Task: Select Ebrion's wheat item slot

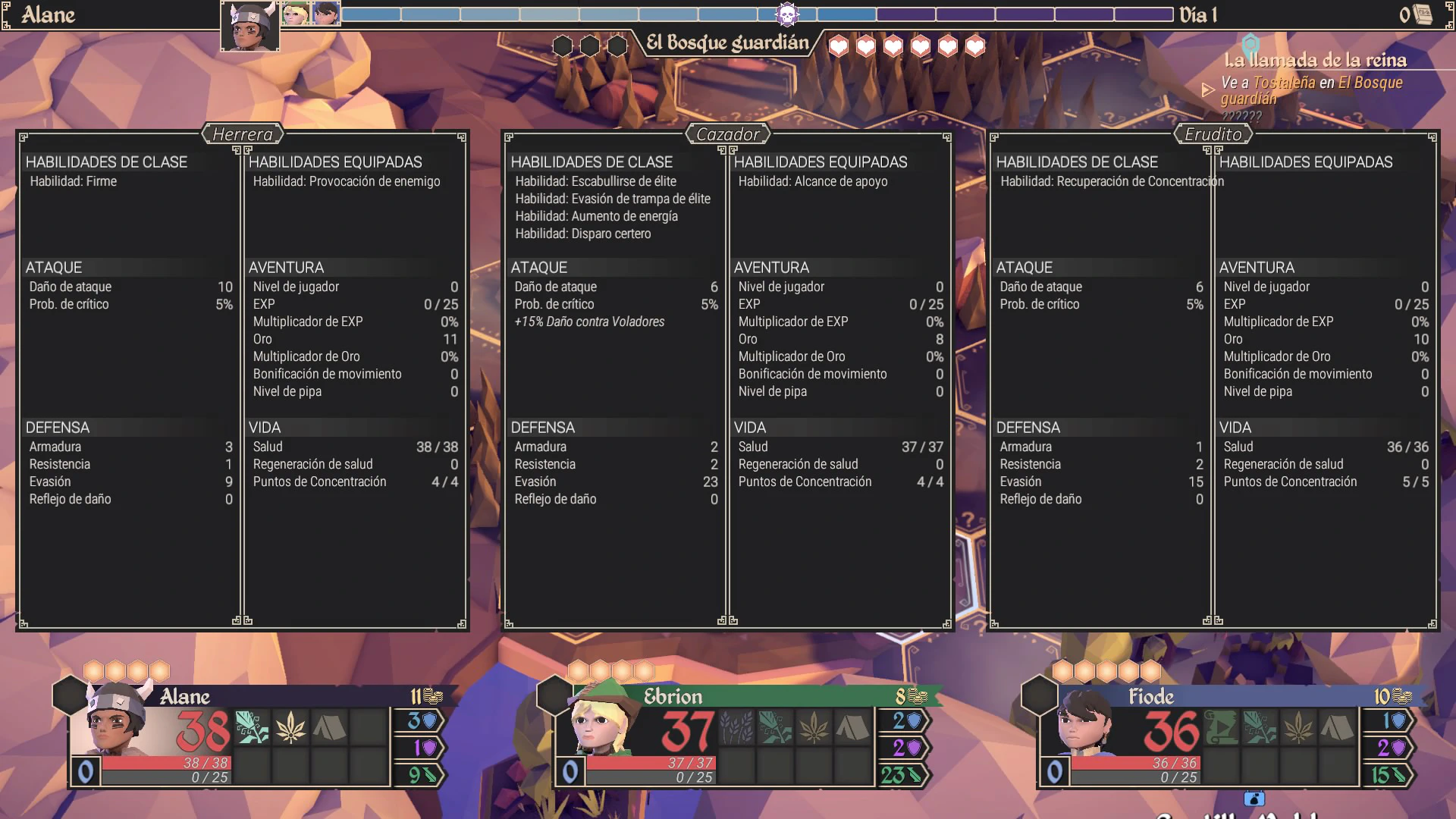Action: click(736, 728)
